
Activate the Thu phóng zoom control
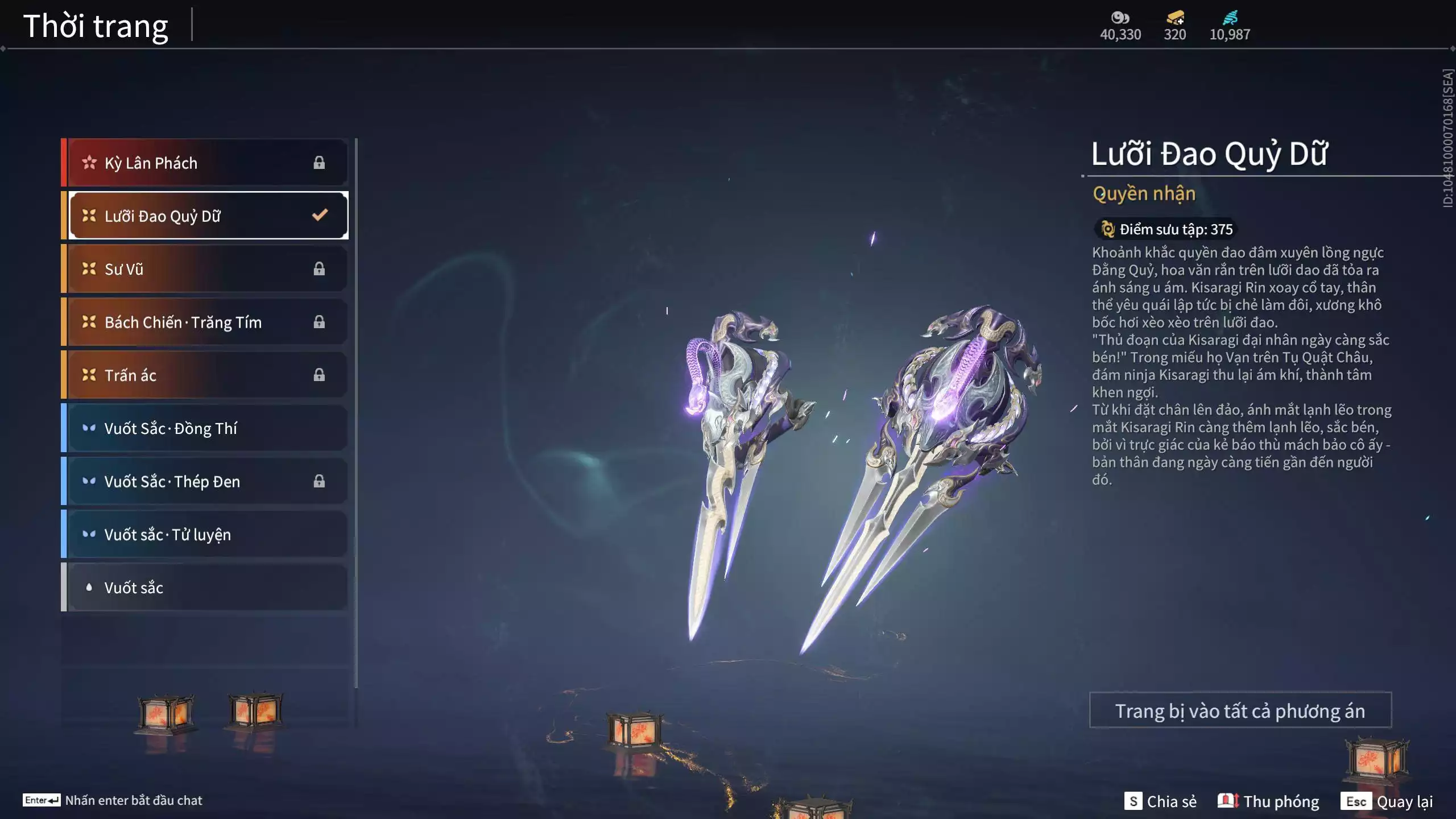(x=1268, y=801)
